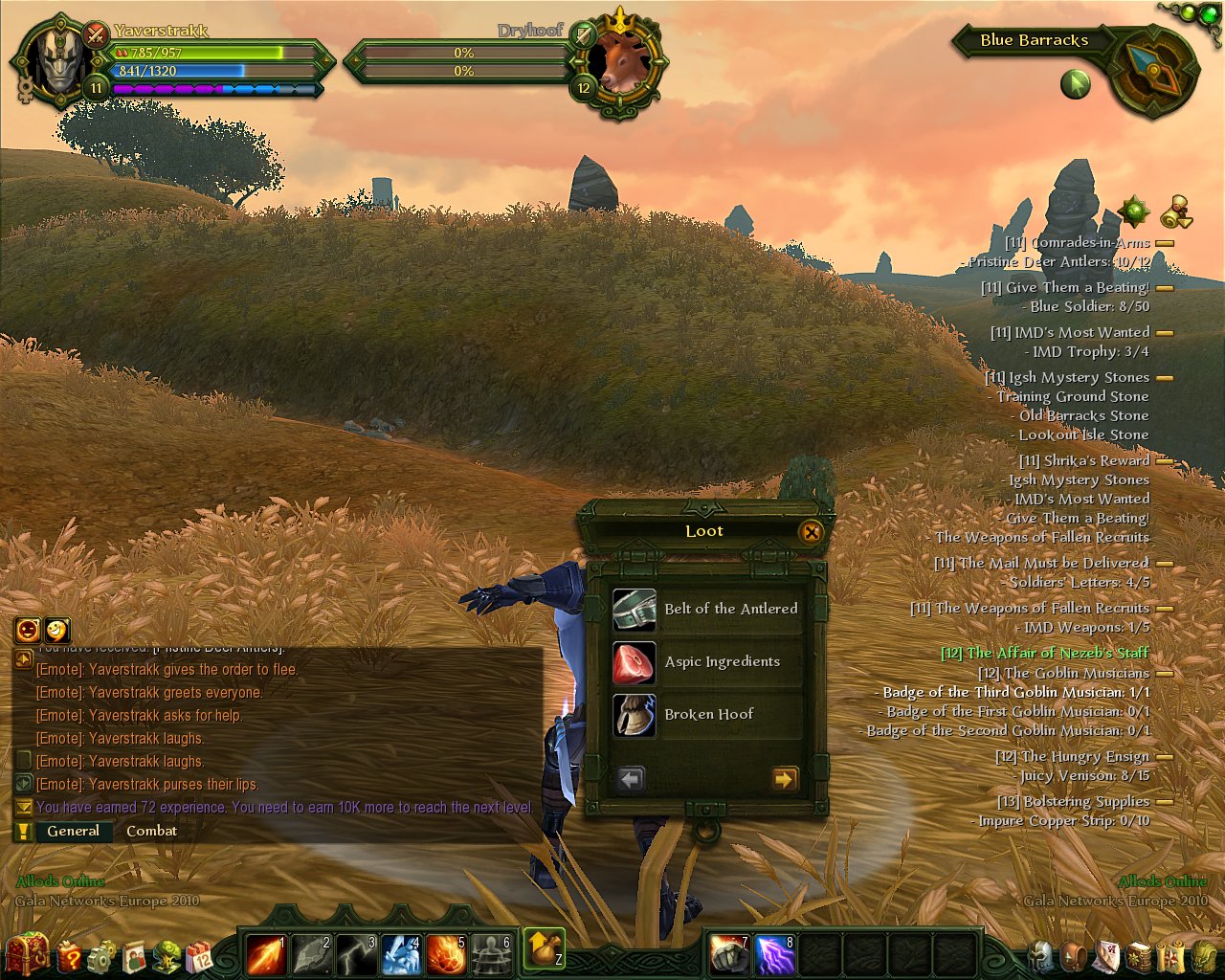Open the gears settings icon
Screen dimensions: 1225x980
click(101, 955)
